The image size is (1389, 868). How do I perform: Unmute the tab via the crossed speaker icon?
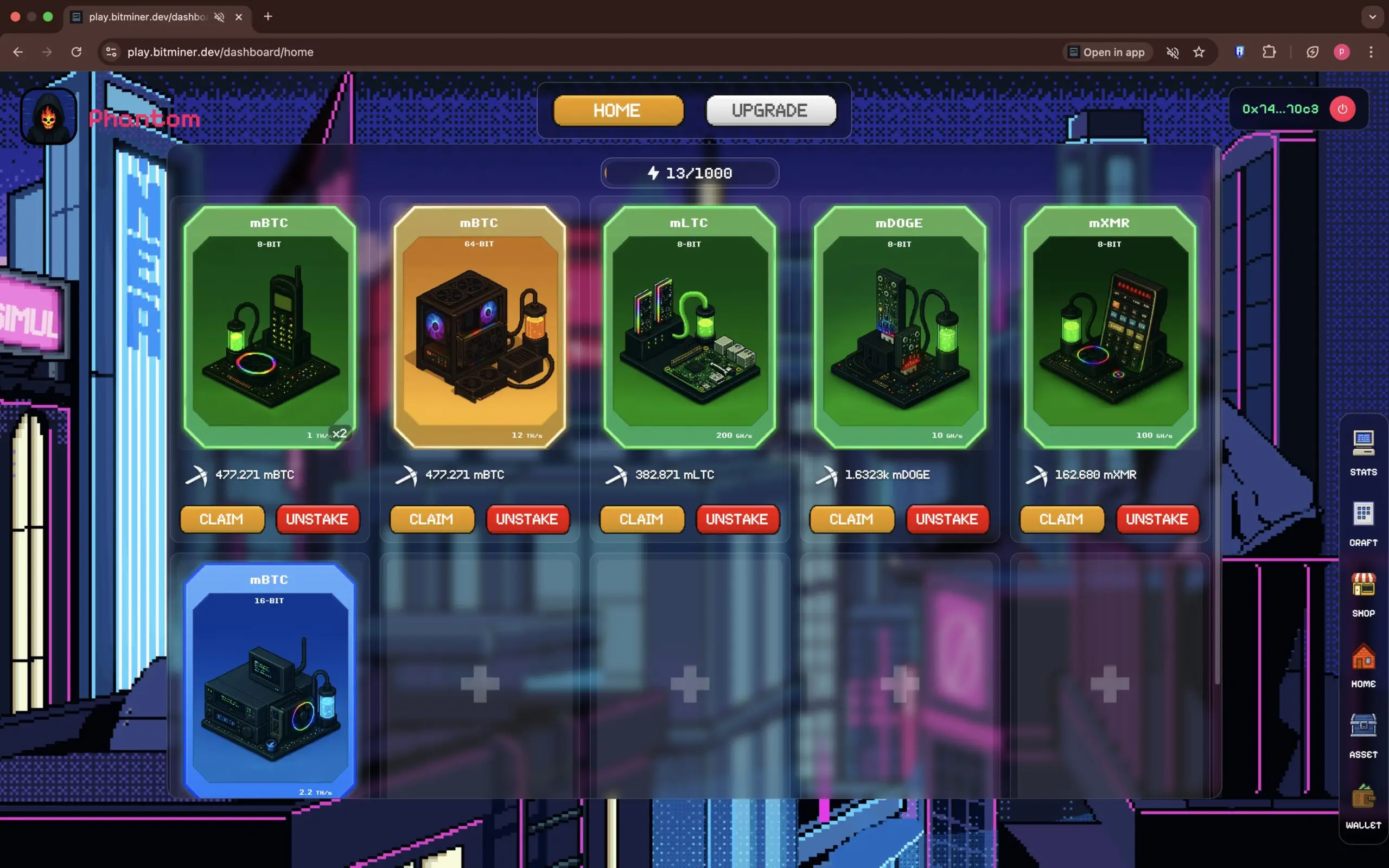pyautogui.click(x=1173, y=52)
